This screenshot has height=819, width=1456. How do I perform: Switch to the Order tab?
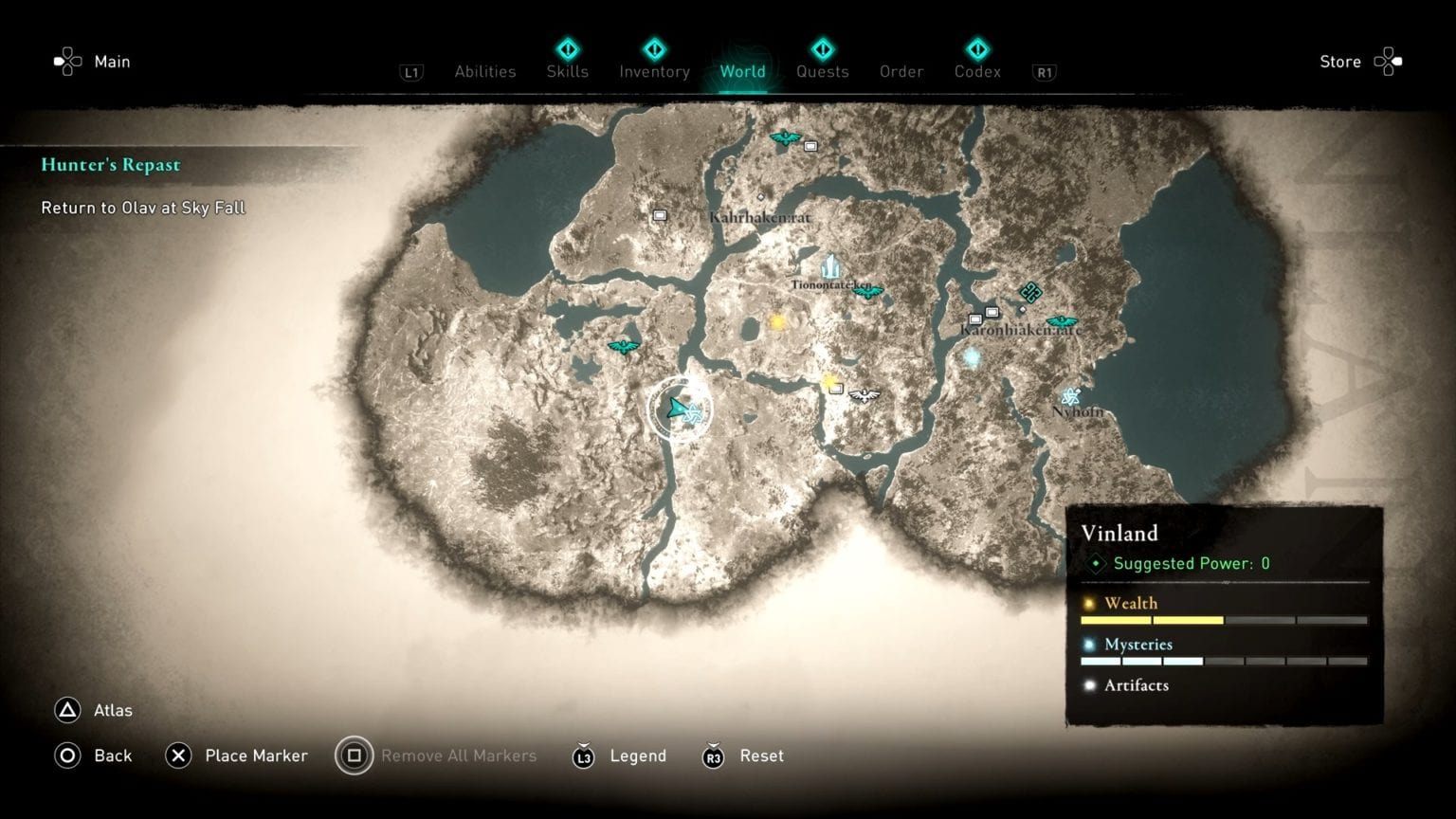901,71
